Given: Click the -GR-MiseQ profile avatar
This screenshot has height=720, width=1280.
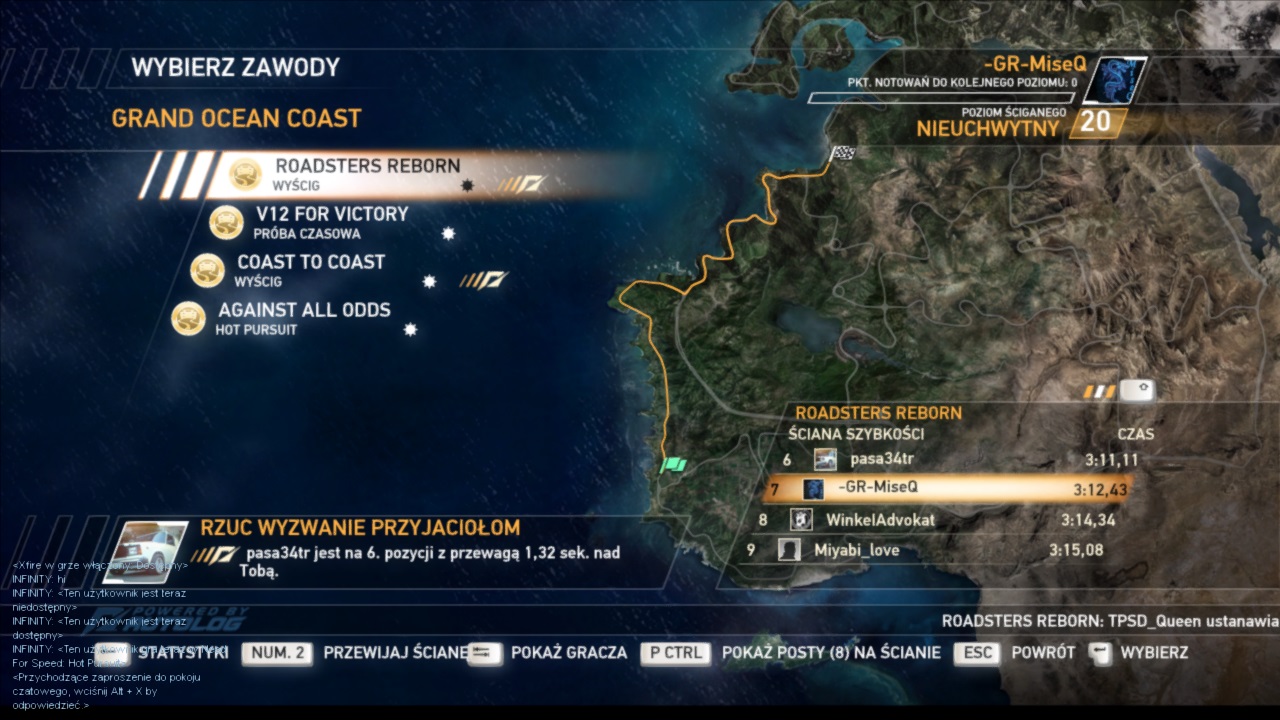Looking at the screenshot, I should coord(1114,81).
